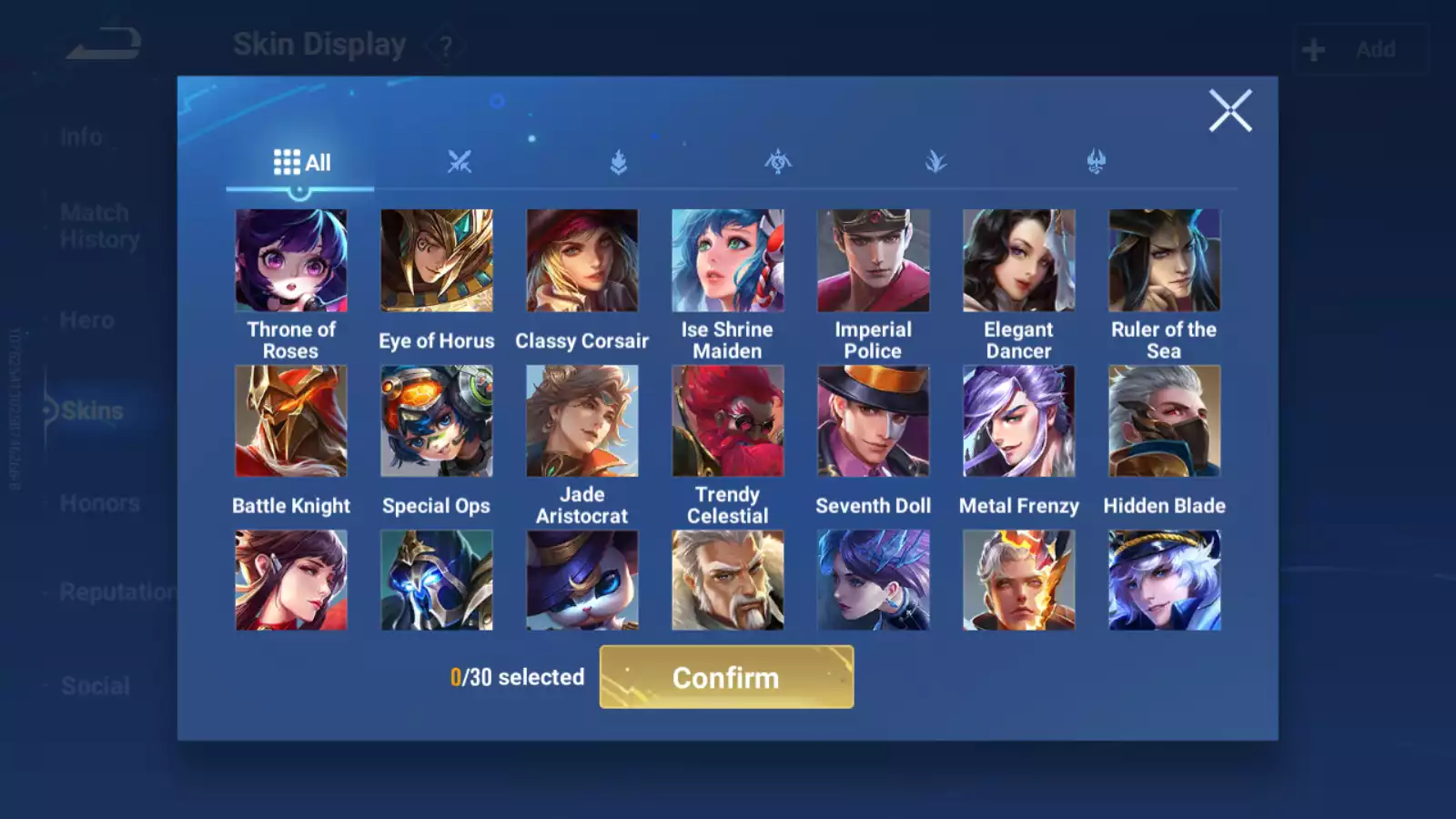Image resolution: width=1456 pixels, height=819 pixels.
Task: Select the Metal Frenzy skin
Action: coord(1018,421)
